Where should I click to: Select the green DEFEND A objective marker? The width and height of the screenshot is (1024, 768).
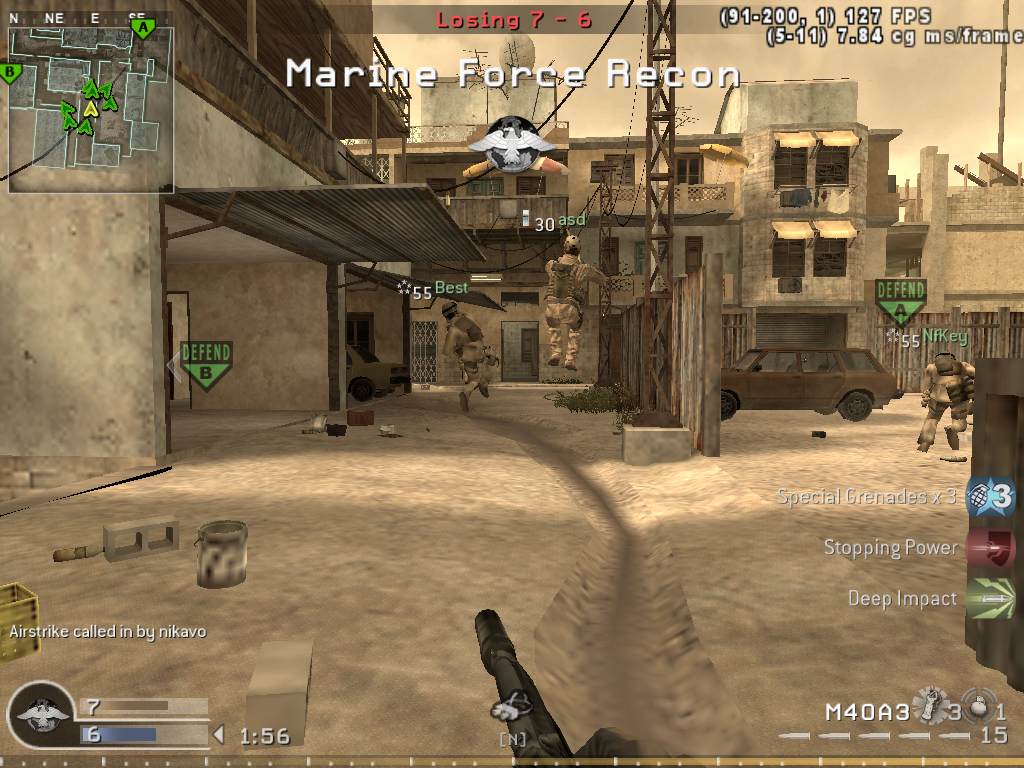click(x=900, y=300)
